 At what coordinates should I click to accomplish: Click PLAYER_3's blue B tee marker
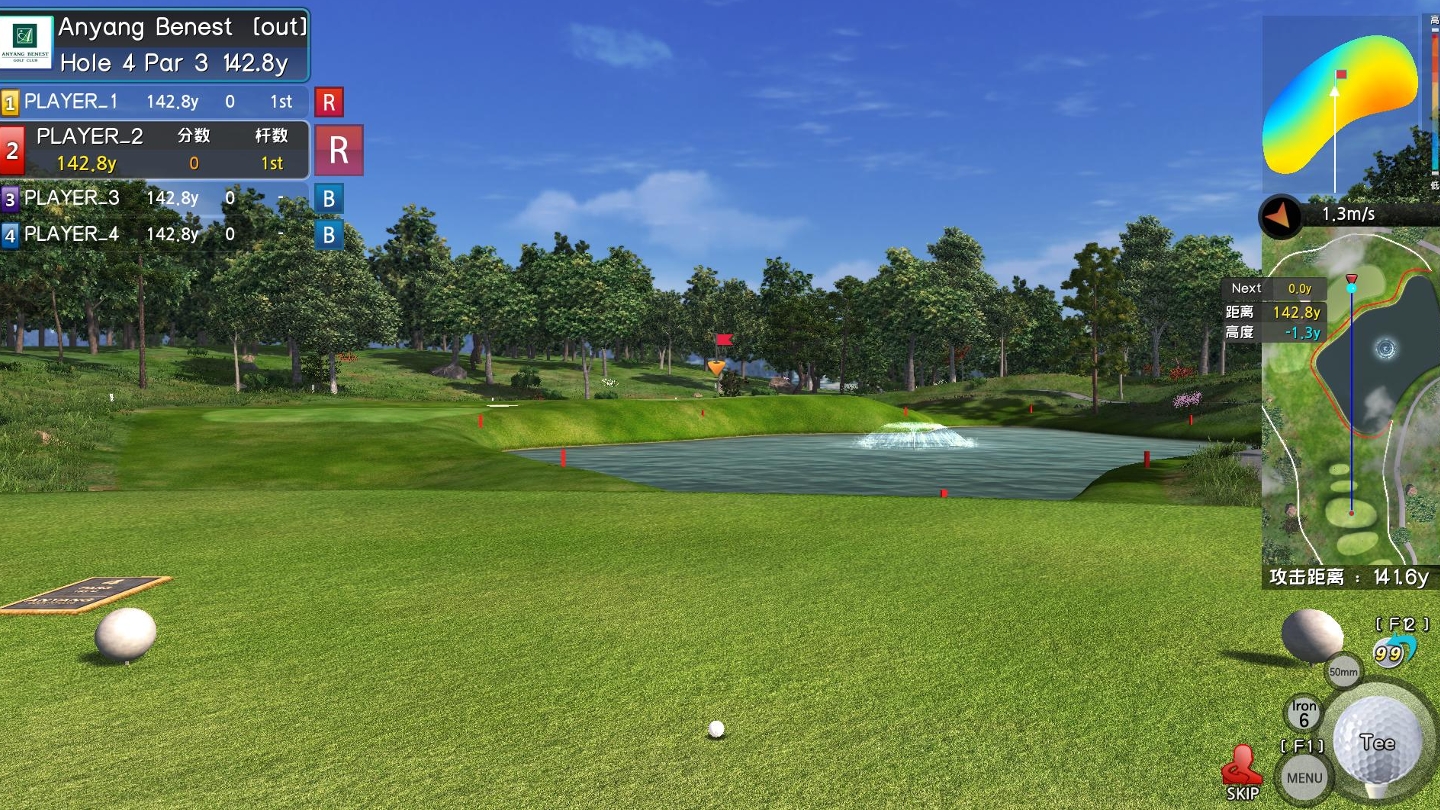click(x=329, y=198)
